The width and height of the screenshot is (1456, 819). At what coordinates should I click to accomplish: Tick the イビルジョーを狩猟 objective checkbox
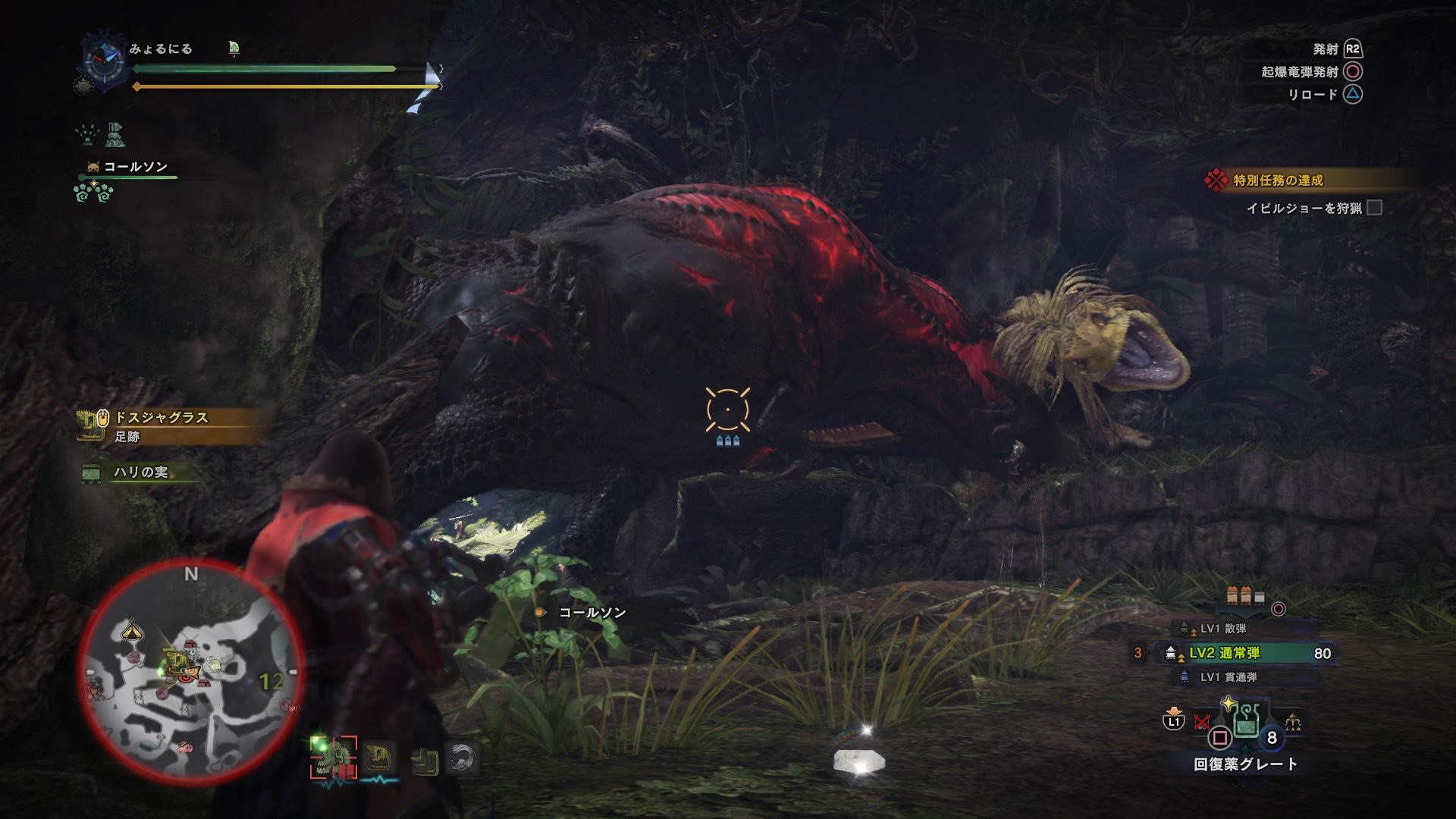tap(1374, 208)
